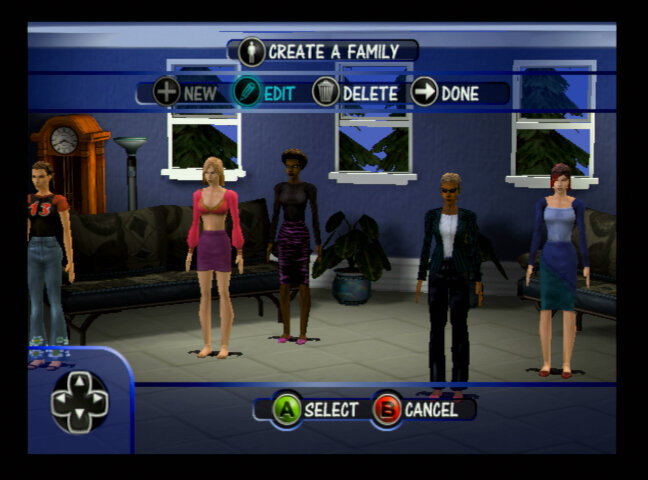Choose the New option

coord(186,93)
